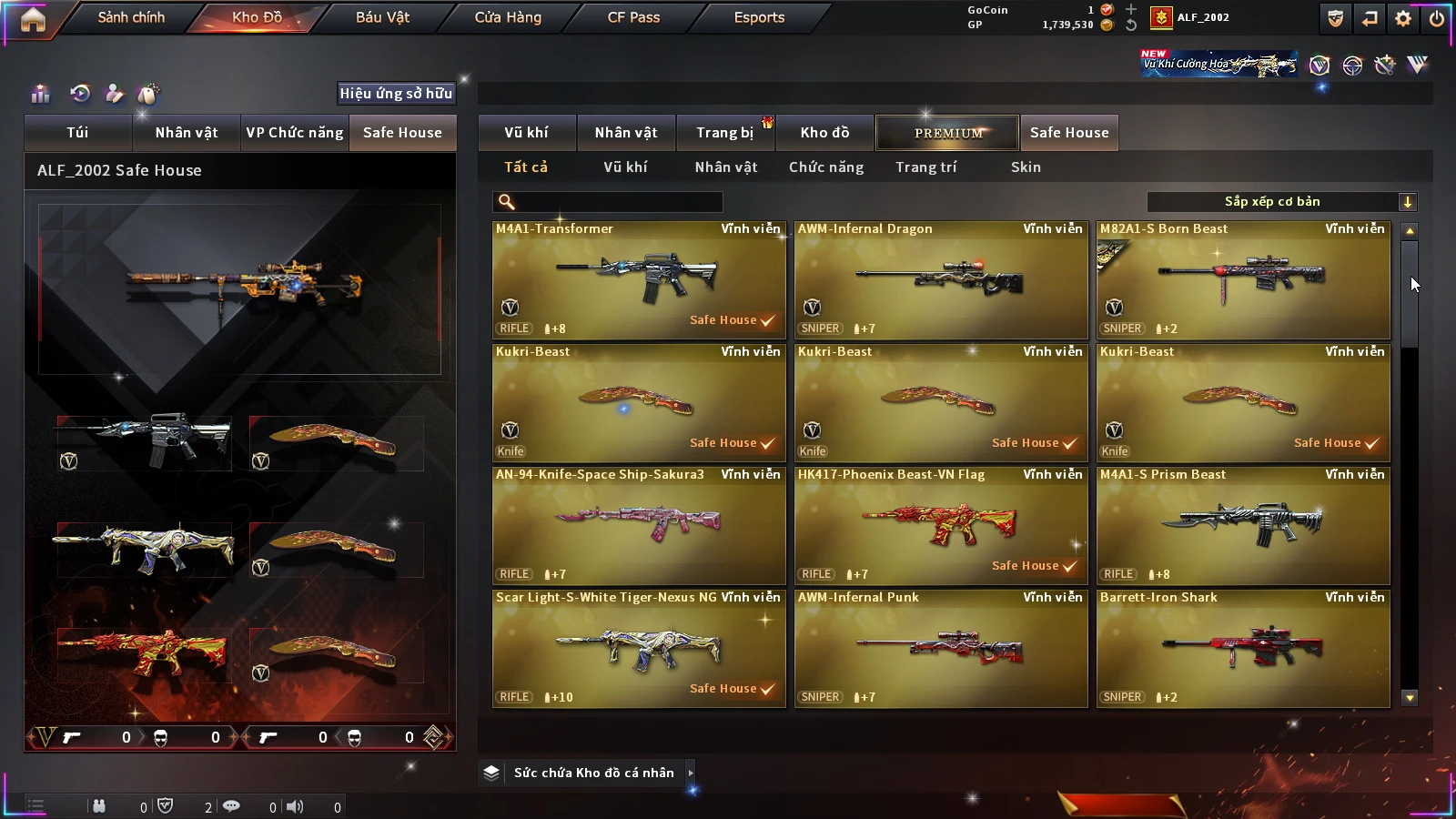Screen dimensions: 1456x819
Task: Click the Hiệu ứng sở hữu button
Action: tap(396, 94)
